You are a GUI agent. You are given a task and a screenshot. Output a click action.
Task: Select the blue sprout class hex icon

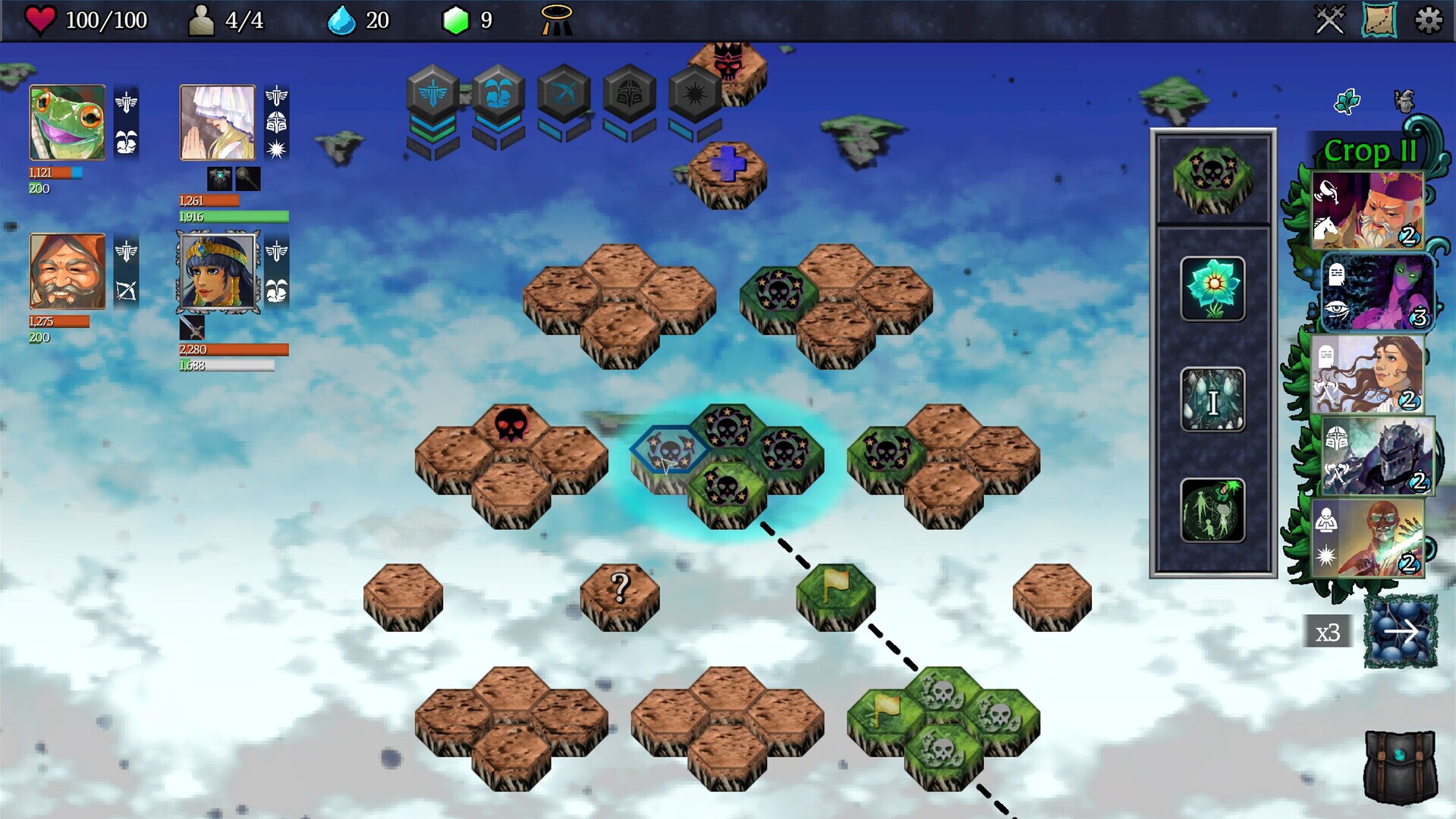494,94
